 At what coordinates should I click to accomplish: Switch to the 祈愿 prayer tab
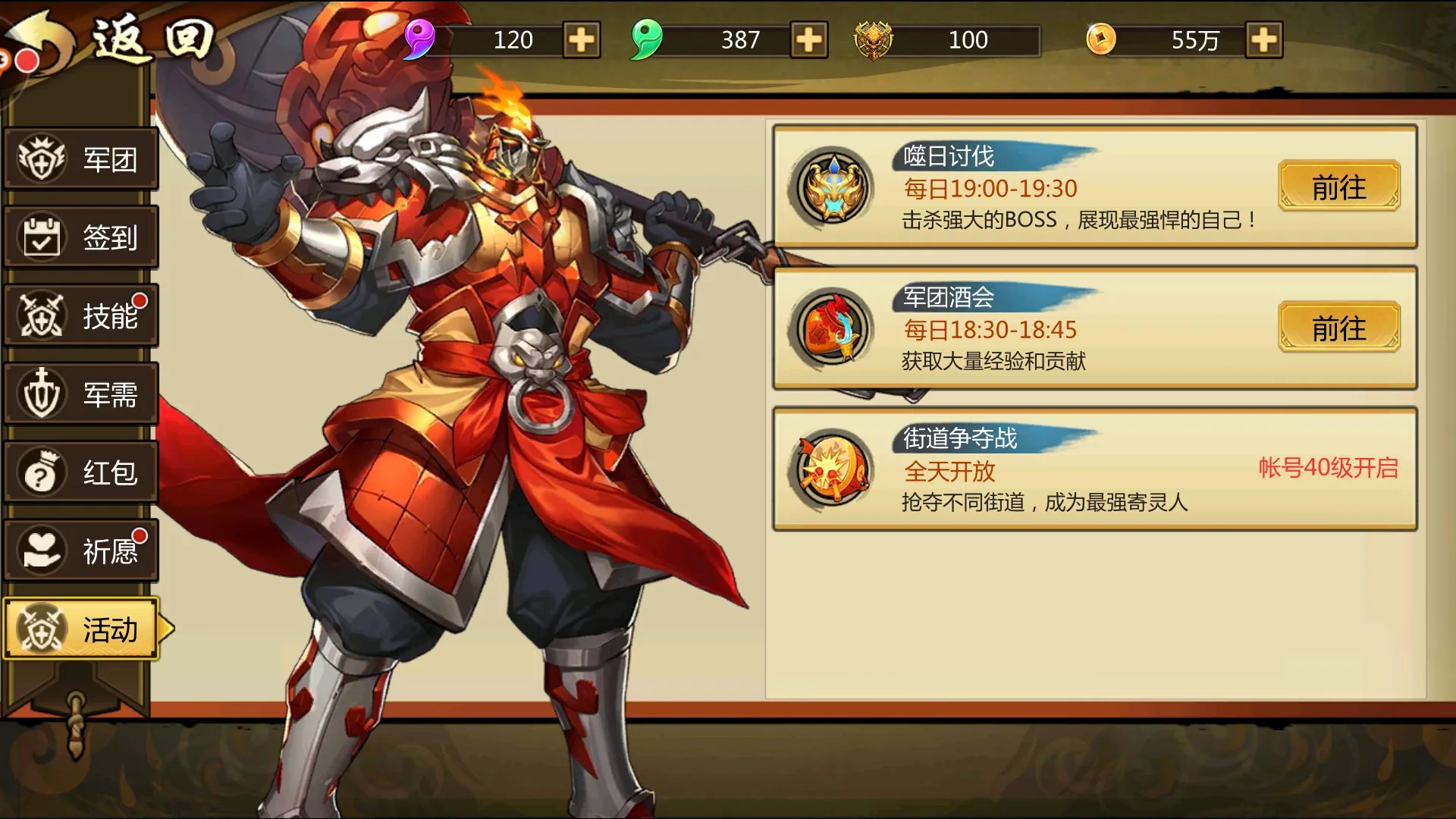[81, 551]
